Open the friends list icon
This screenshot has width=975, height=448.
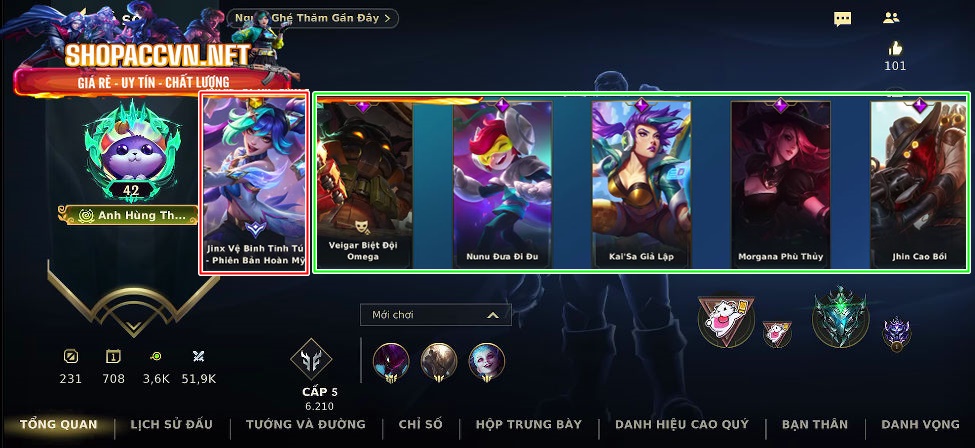click(x=892, y=18)
